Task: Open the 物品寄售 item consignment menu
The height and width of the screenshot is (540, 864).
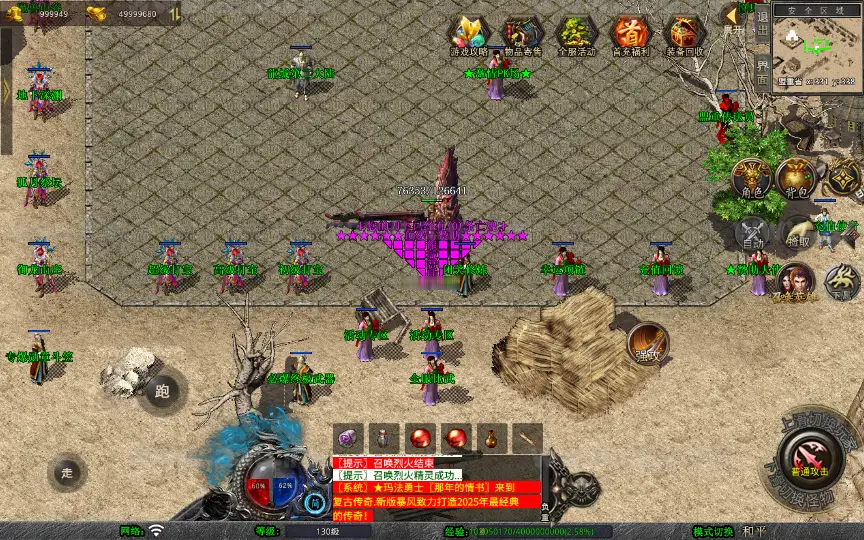Action: (522, 35)
